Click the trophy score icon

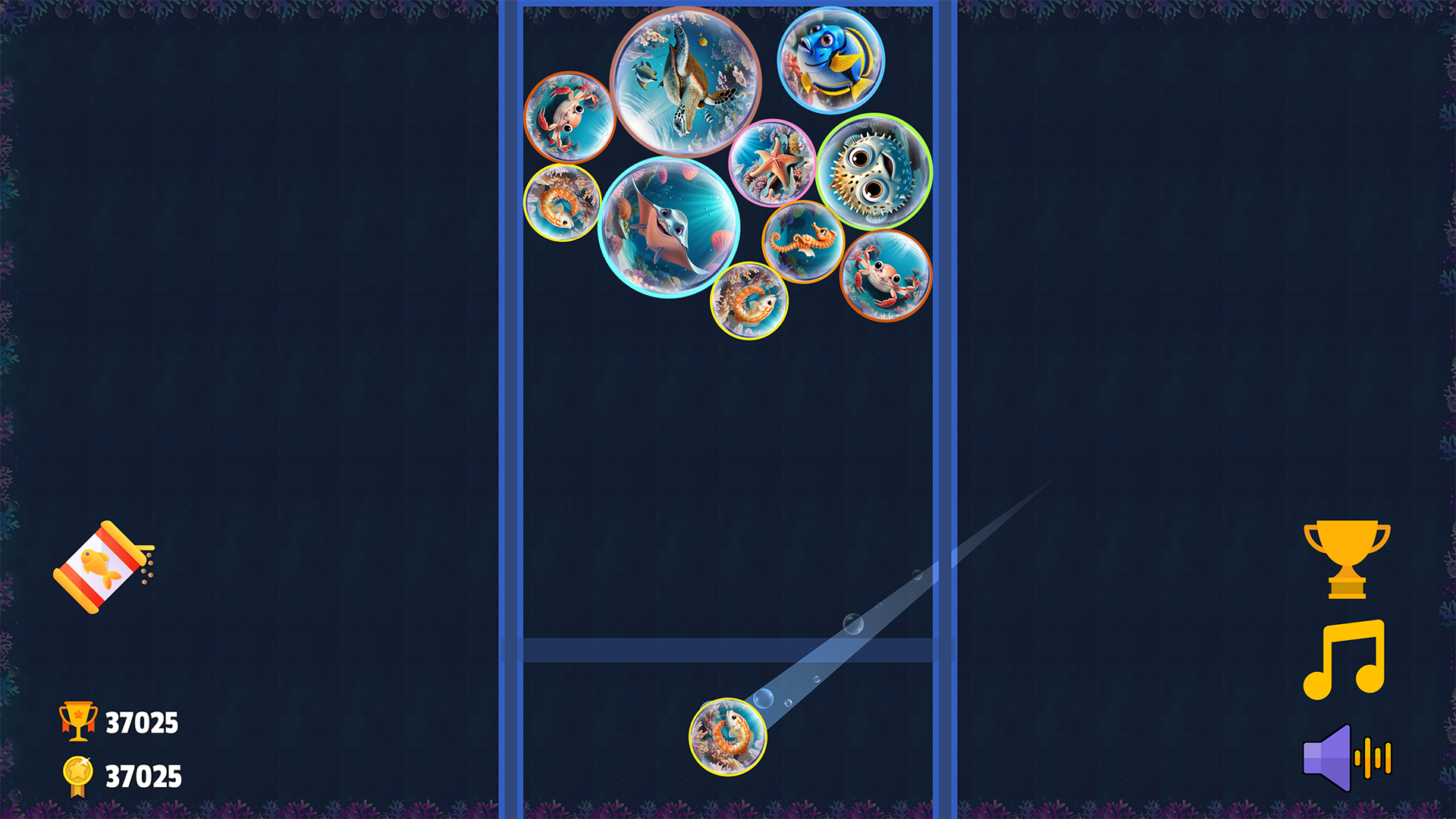tap(76, 720)
